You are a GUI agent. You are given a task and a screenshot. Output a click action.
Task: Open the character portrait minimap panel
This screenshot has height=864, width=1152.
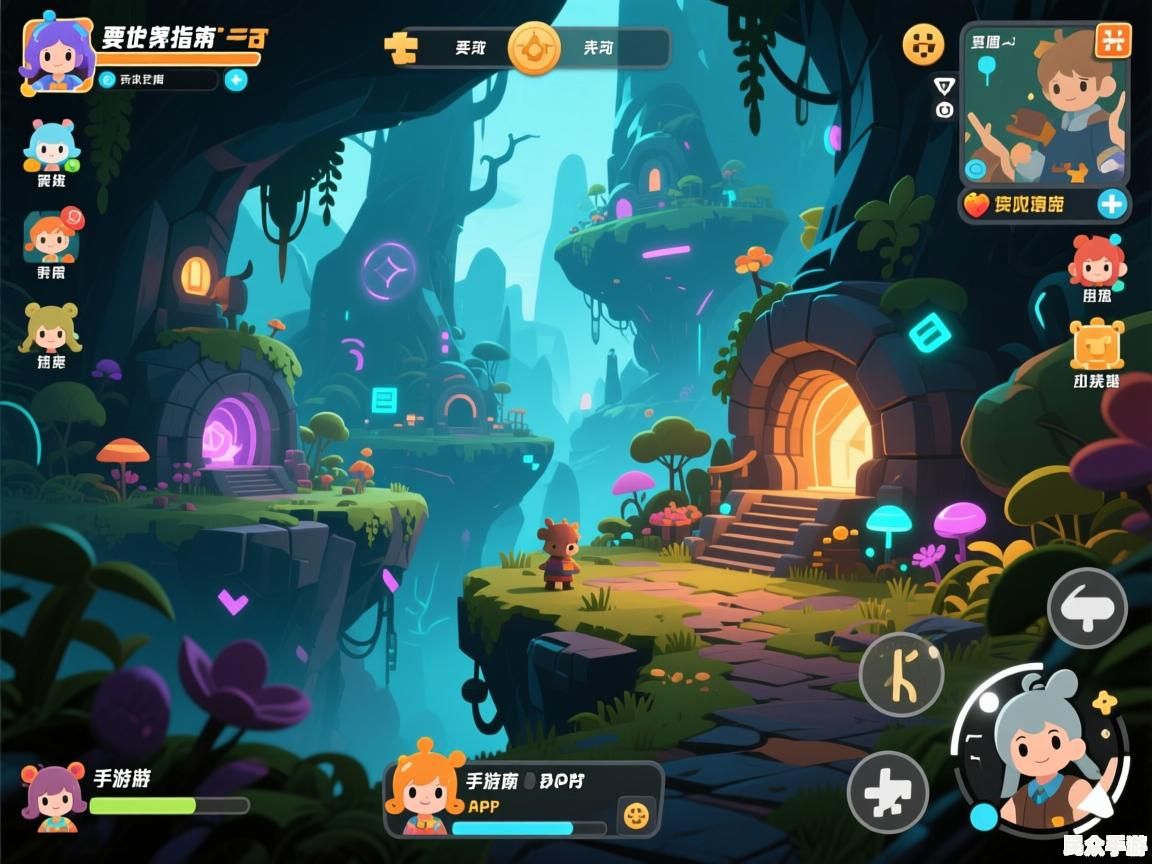pos(1045,110)
